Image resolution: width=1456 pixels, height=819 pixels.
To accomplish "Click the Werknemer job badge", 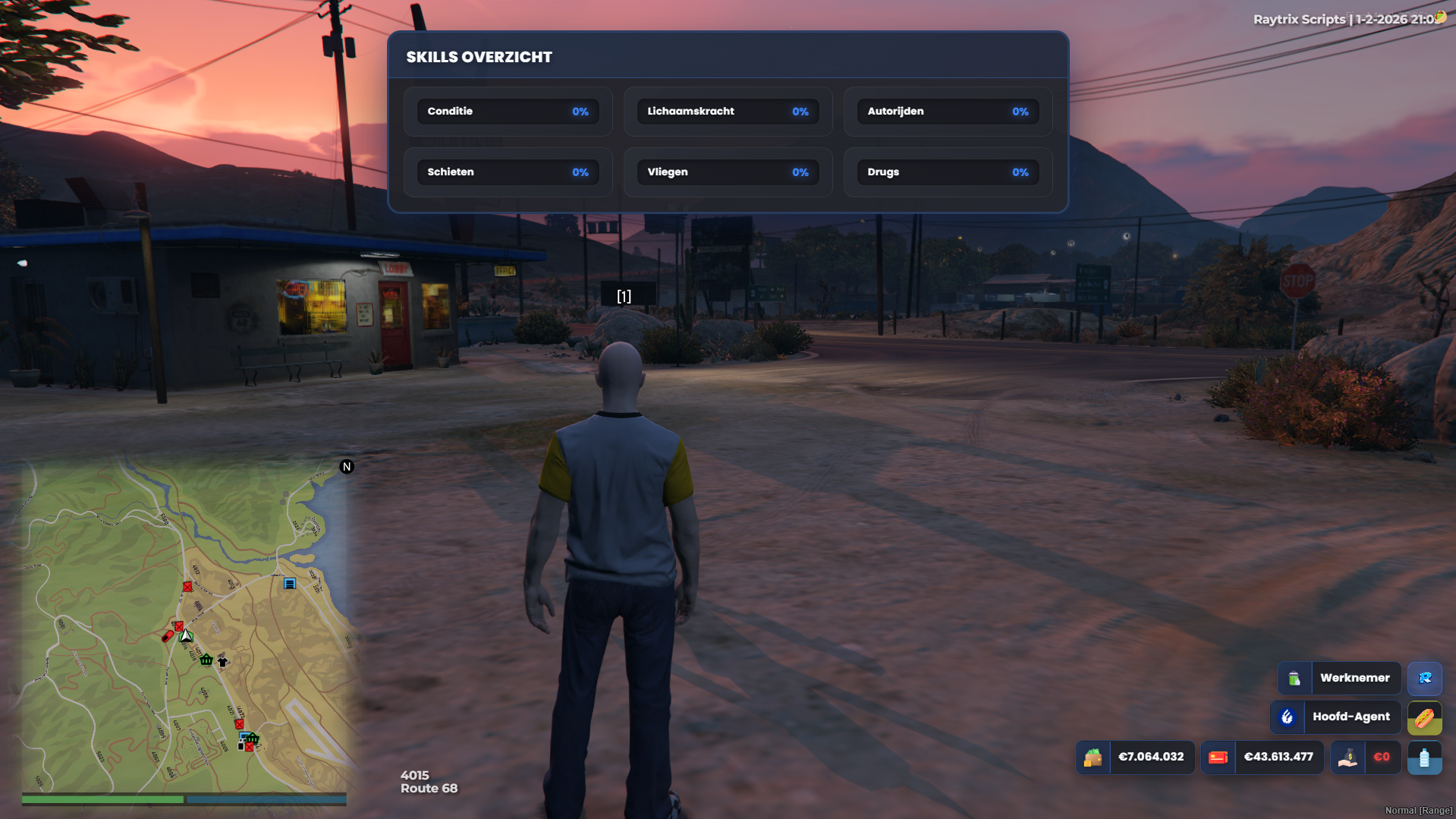I will coord(1339,678).
